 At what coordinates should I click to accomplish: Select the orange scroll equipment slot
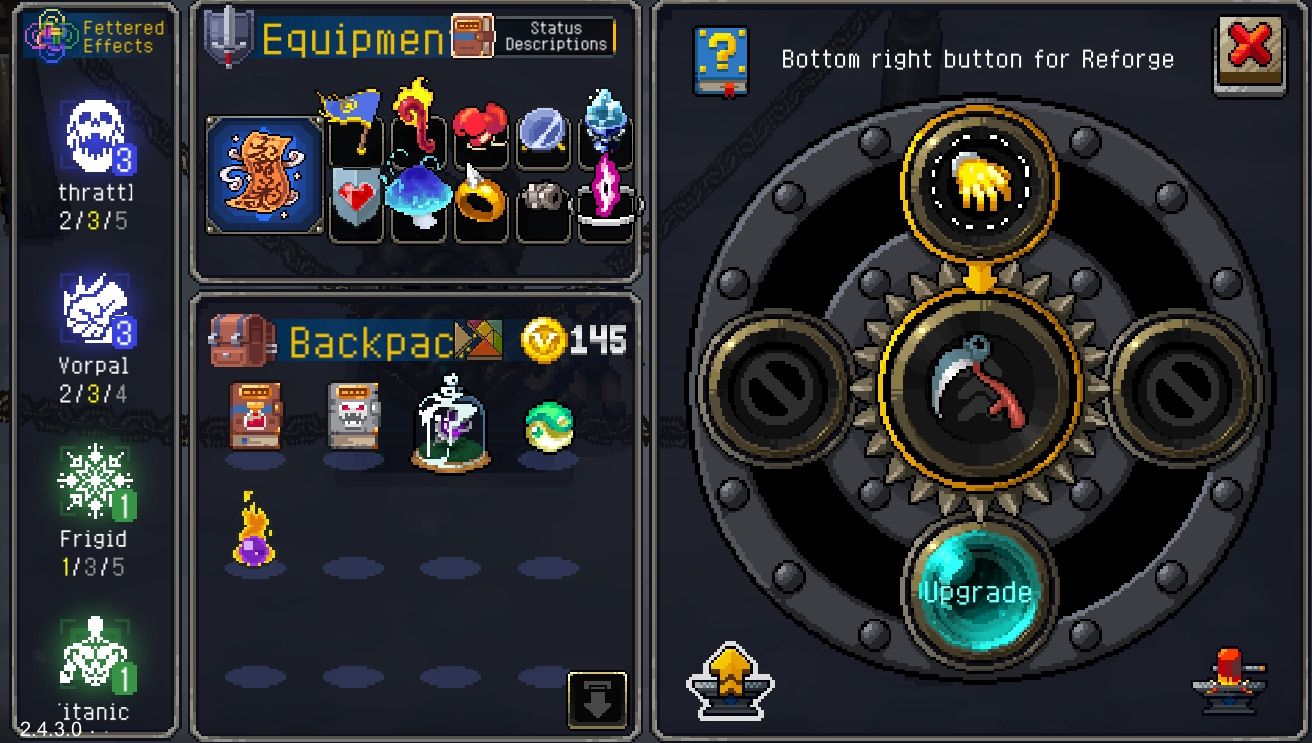(x=265, y=177)
